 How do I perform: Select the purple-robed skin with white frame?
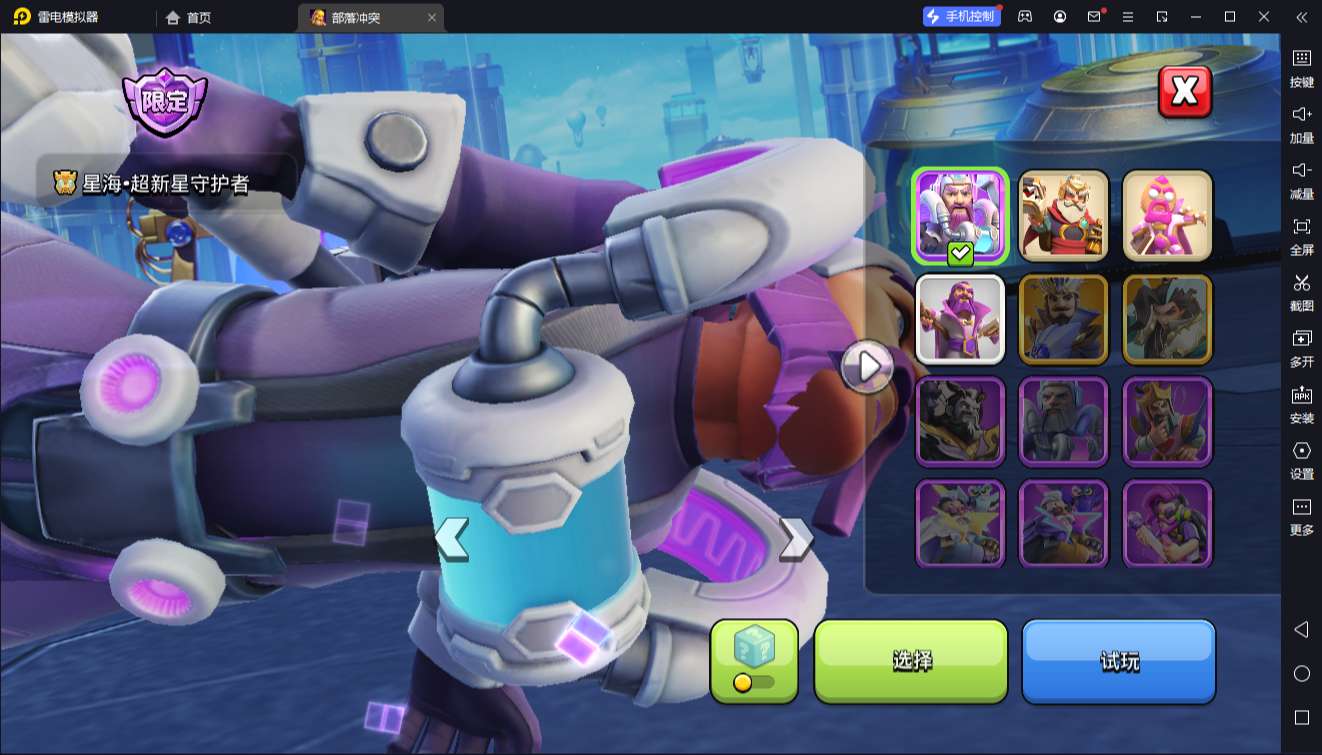coord(960,319)
